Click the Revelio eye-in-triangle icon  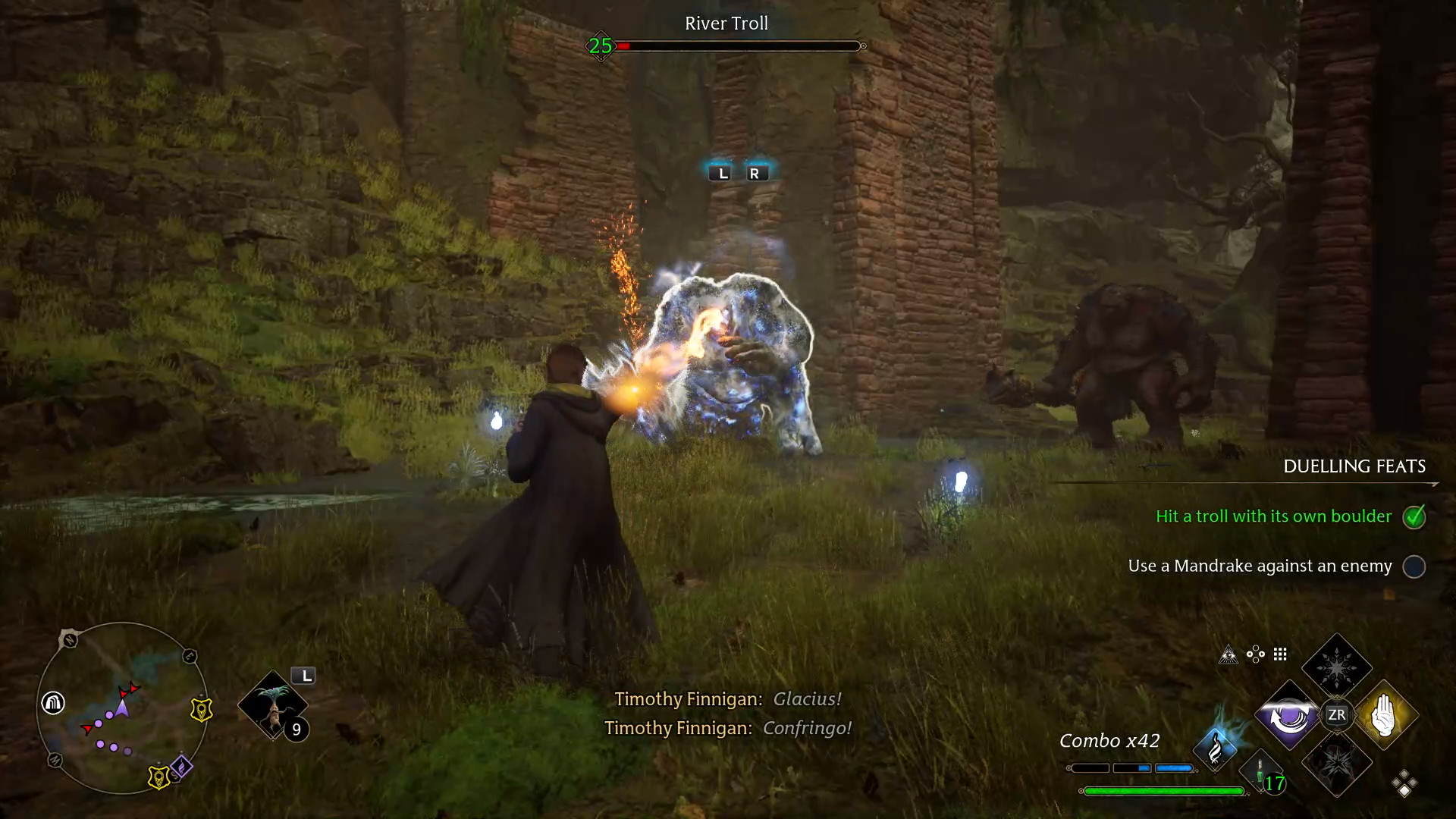click(x=1228, y=654)
